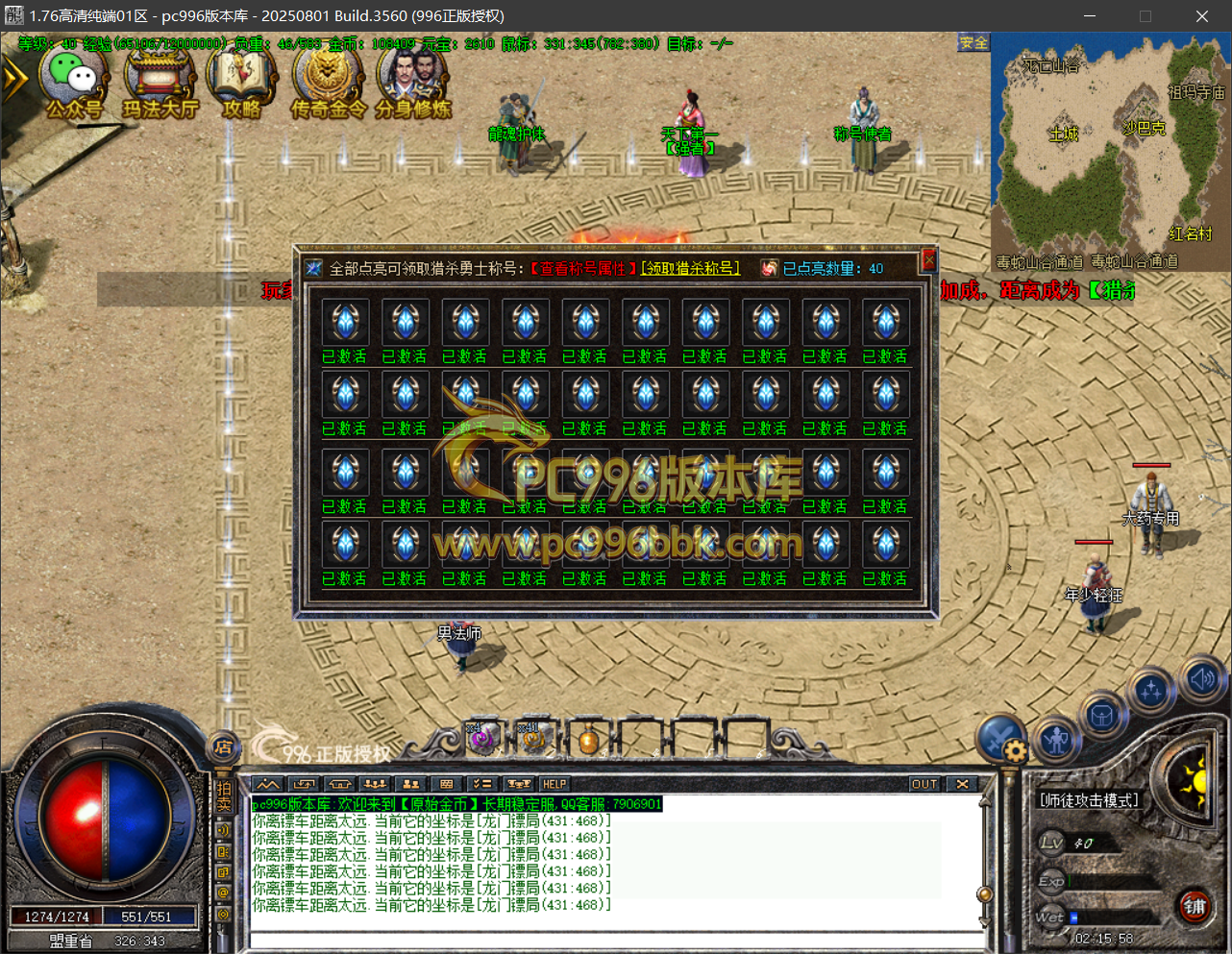
Task: Close the hunting title panel
Action: pos(928,259)
